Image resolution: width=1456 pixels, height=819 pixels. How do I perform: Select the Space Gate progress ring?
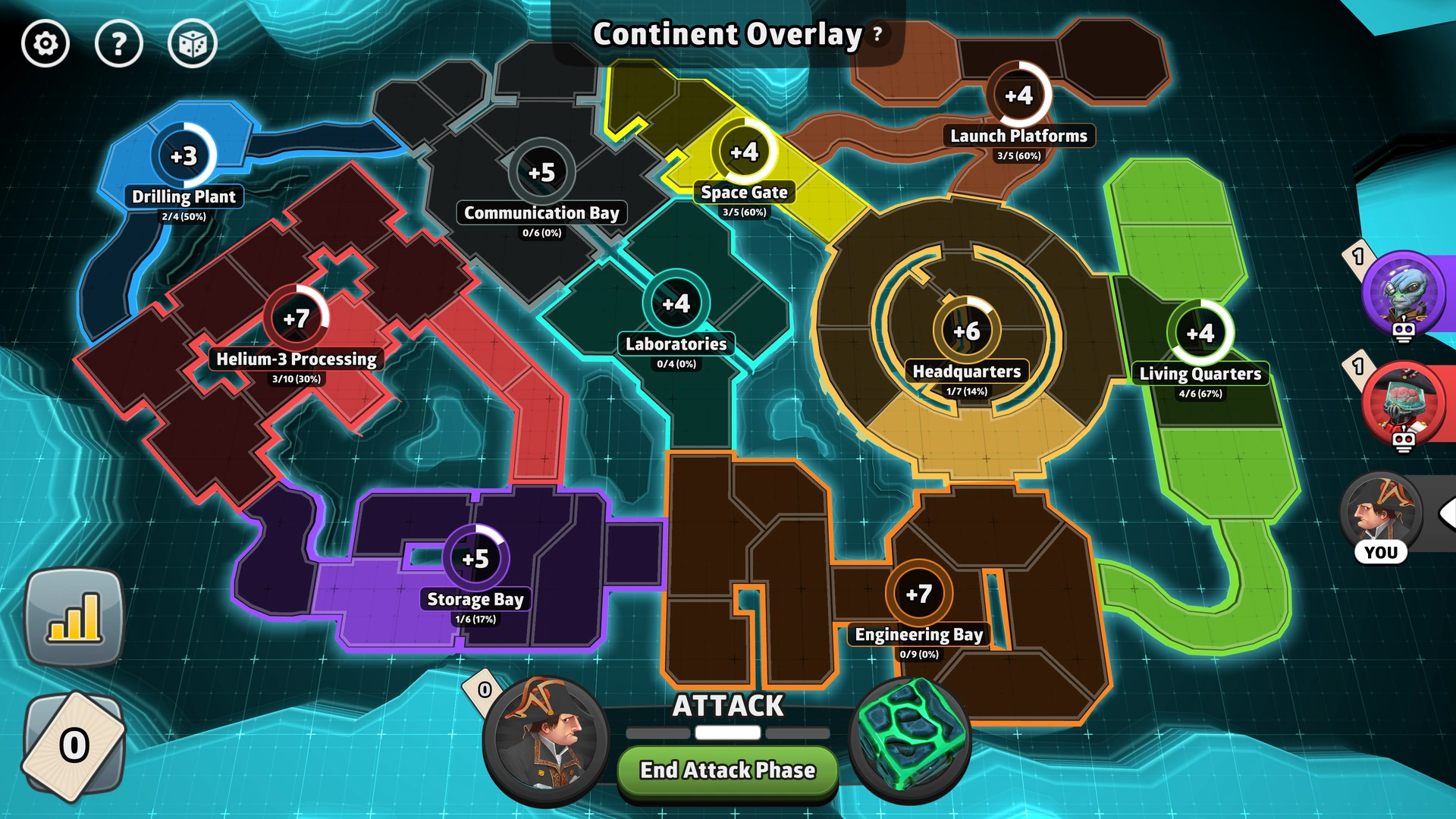(x=744, y=151)
